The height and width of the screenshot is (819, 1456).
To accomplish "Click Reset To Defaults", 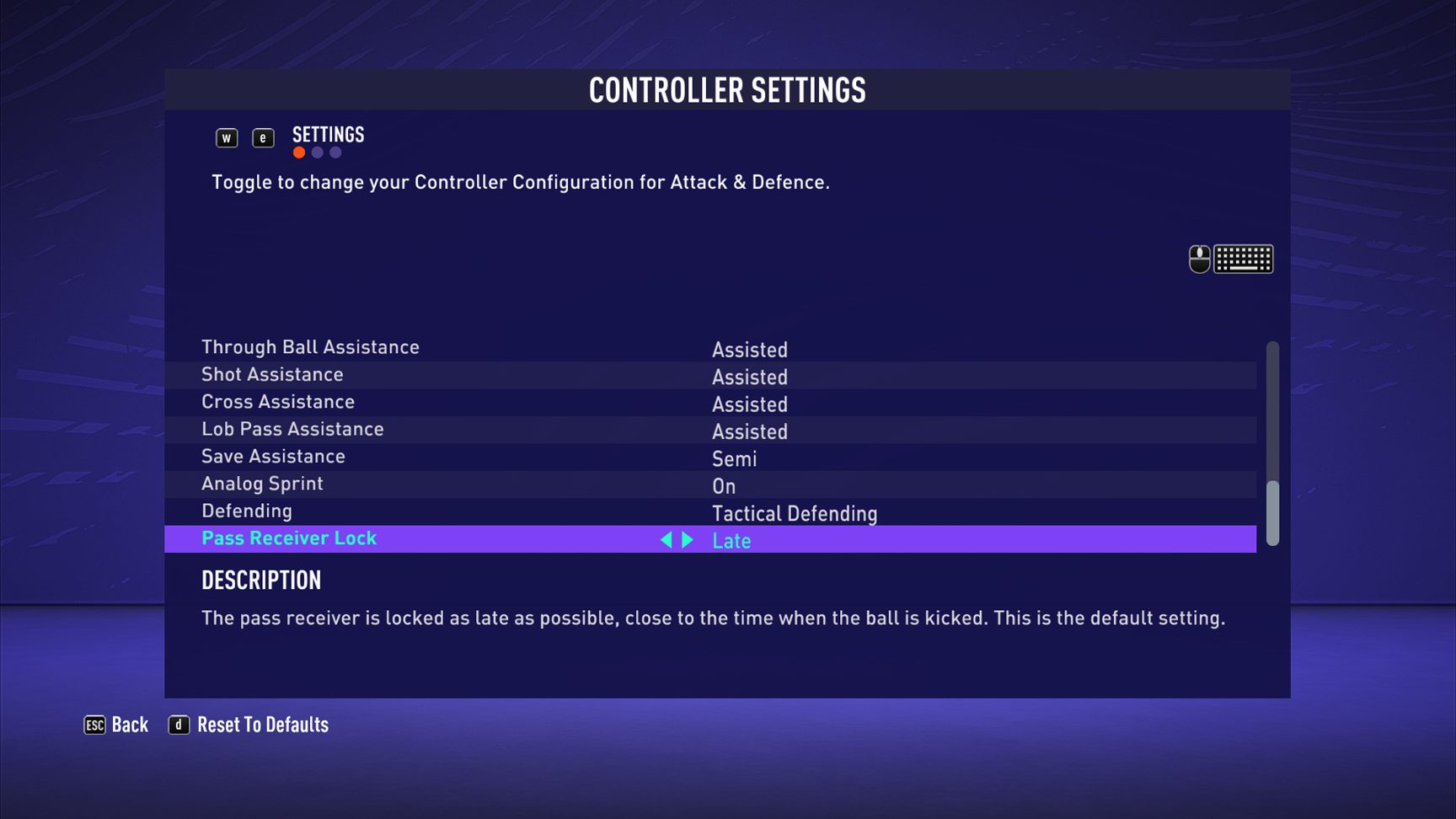I will click(x=263, y=725).
